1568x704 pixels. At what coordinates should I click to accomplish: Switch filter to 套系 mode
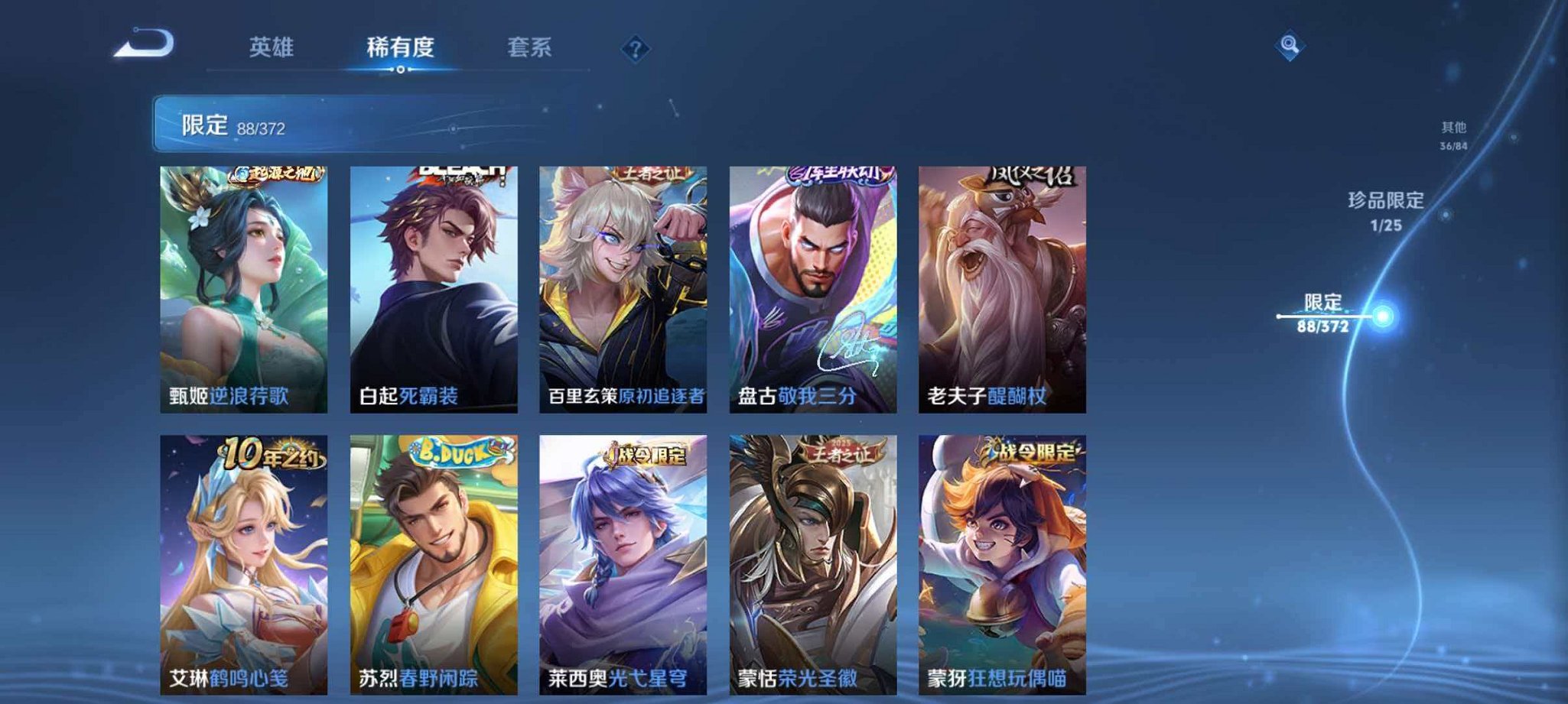pos(530,47)
